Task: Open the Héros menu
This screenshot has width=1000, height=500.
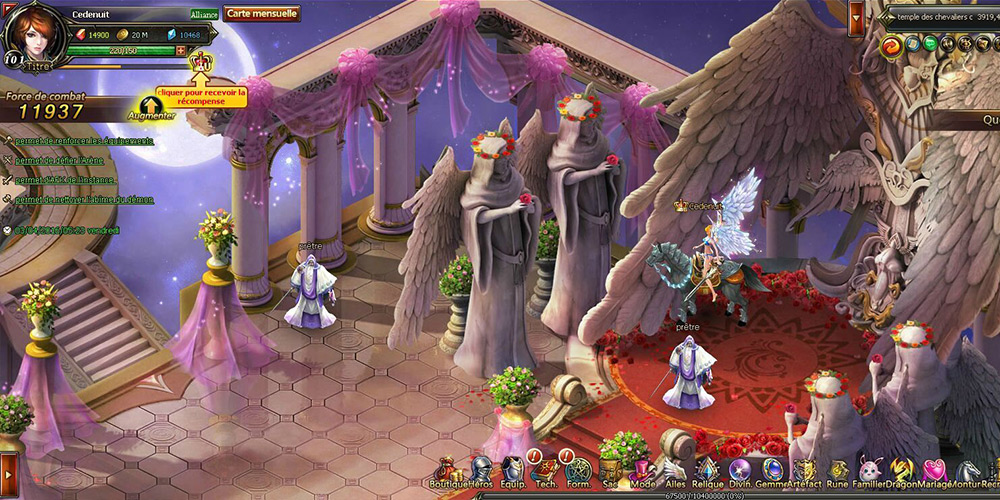Action: tap(481, 471)
